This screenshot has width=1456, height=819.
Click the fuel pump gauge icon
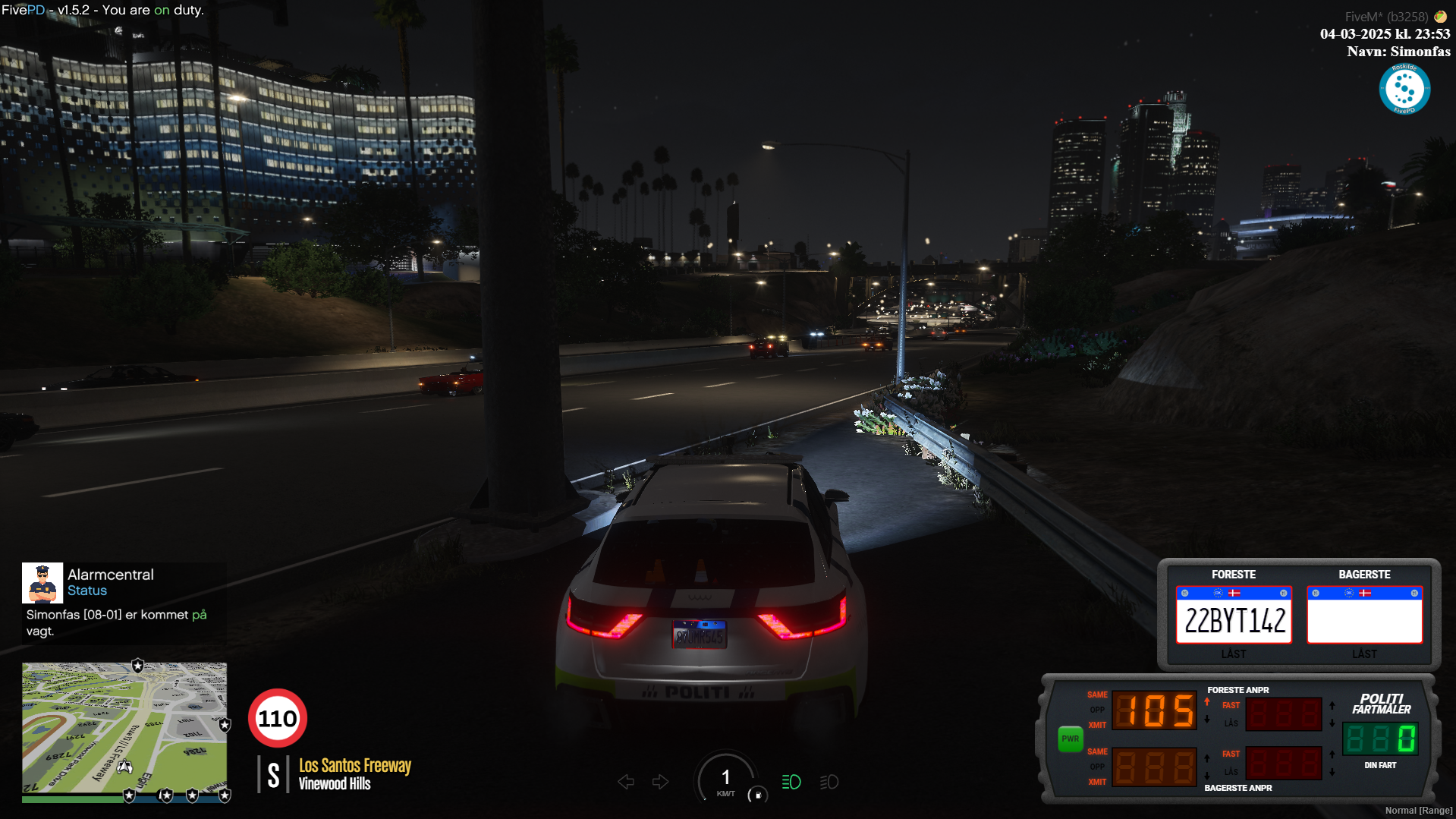point(757,795)
